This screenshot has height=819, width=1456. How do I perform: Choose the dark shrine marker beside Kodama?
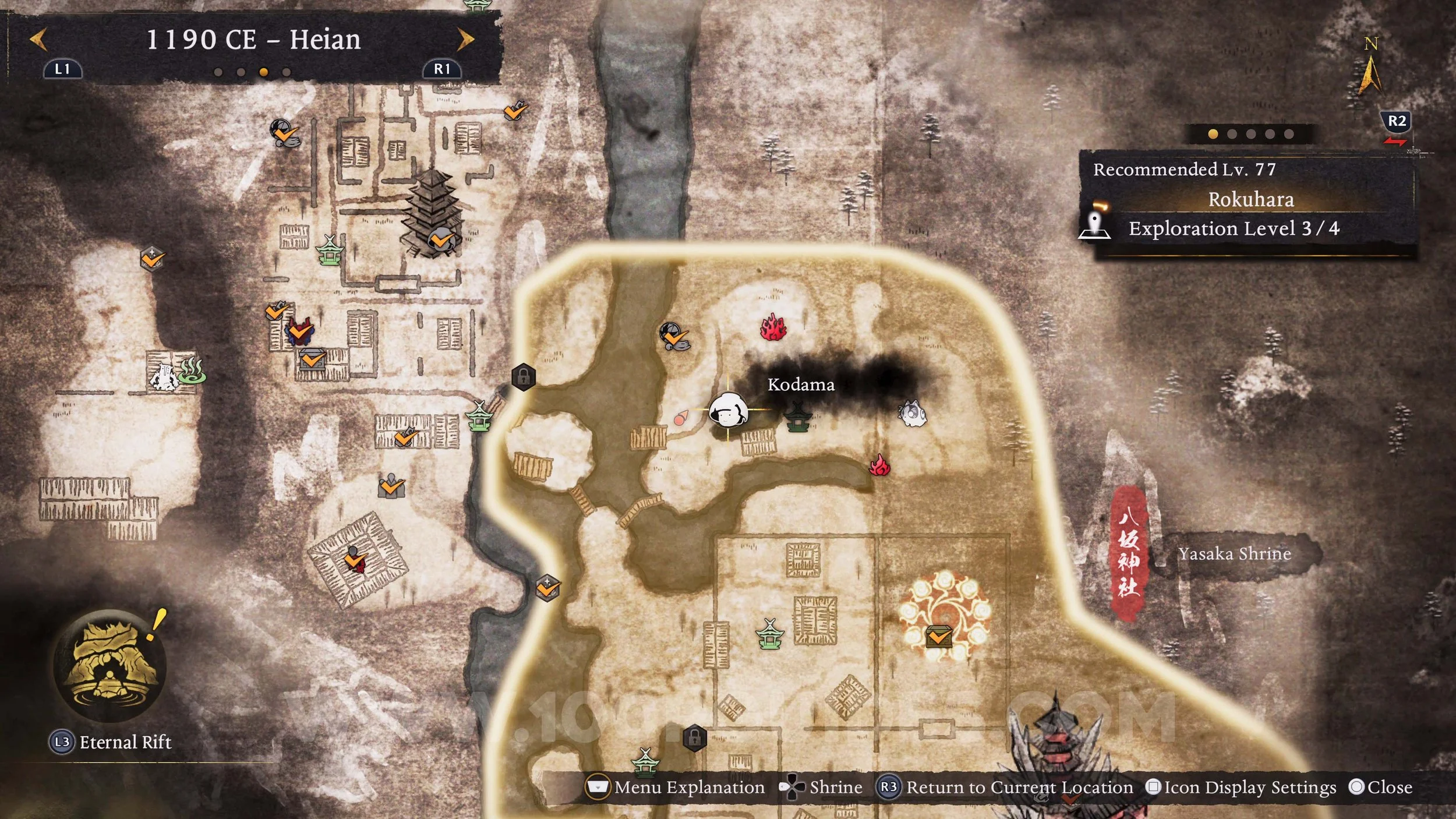point(798,417)
